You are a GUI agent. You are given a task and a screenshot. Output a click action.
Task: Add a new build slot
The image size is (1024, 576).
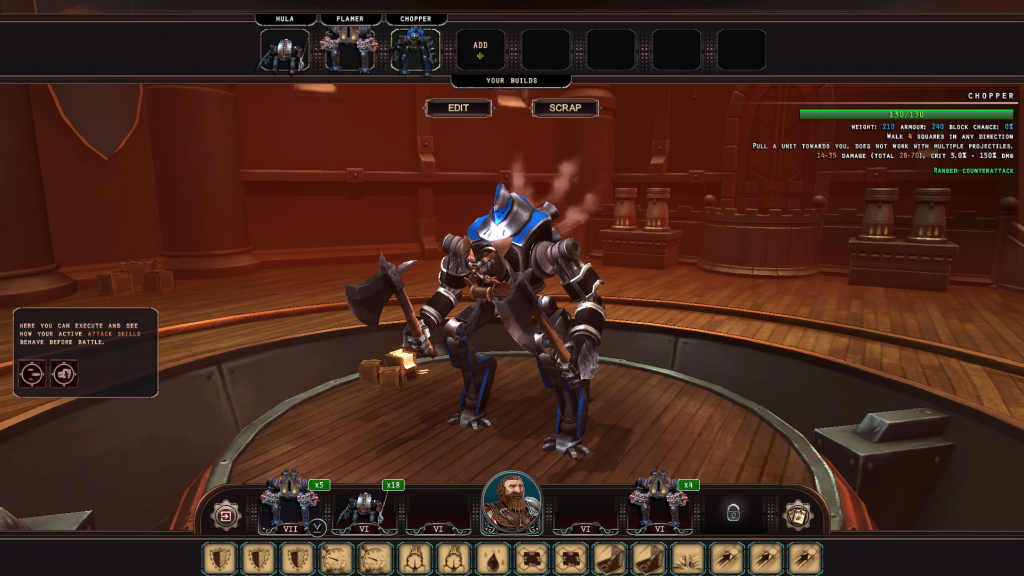click(481, 50)
